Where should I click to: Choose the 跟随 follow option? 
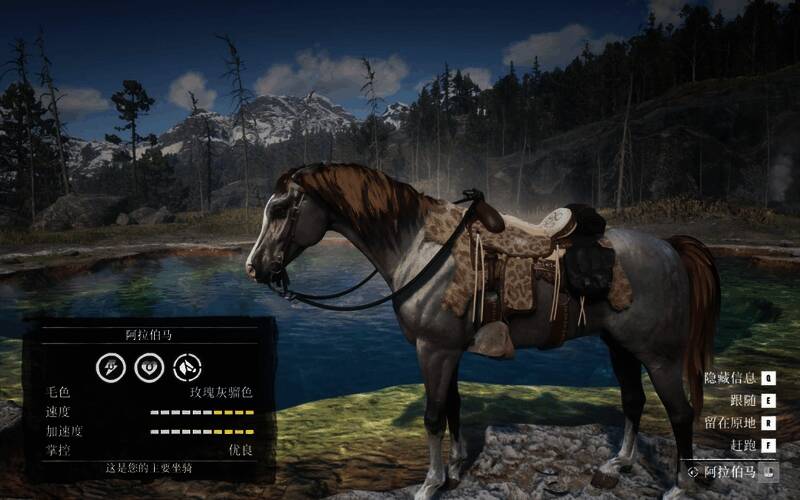pos(743,400)
